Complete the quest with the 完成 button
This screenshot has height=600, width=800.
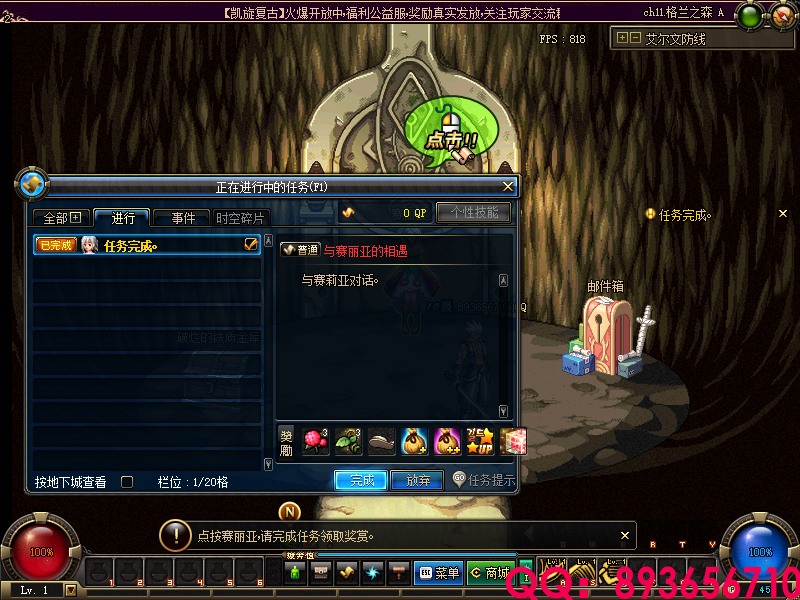click(x=361, y=480)
